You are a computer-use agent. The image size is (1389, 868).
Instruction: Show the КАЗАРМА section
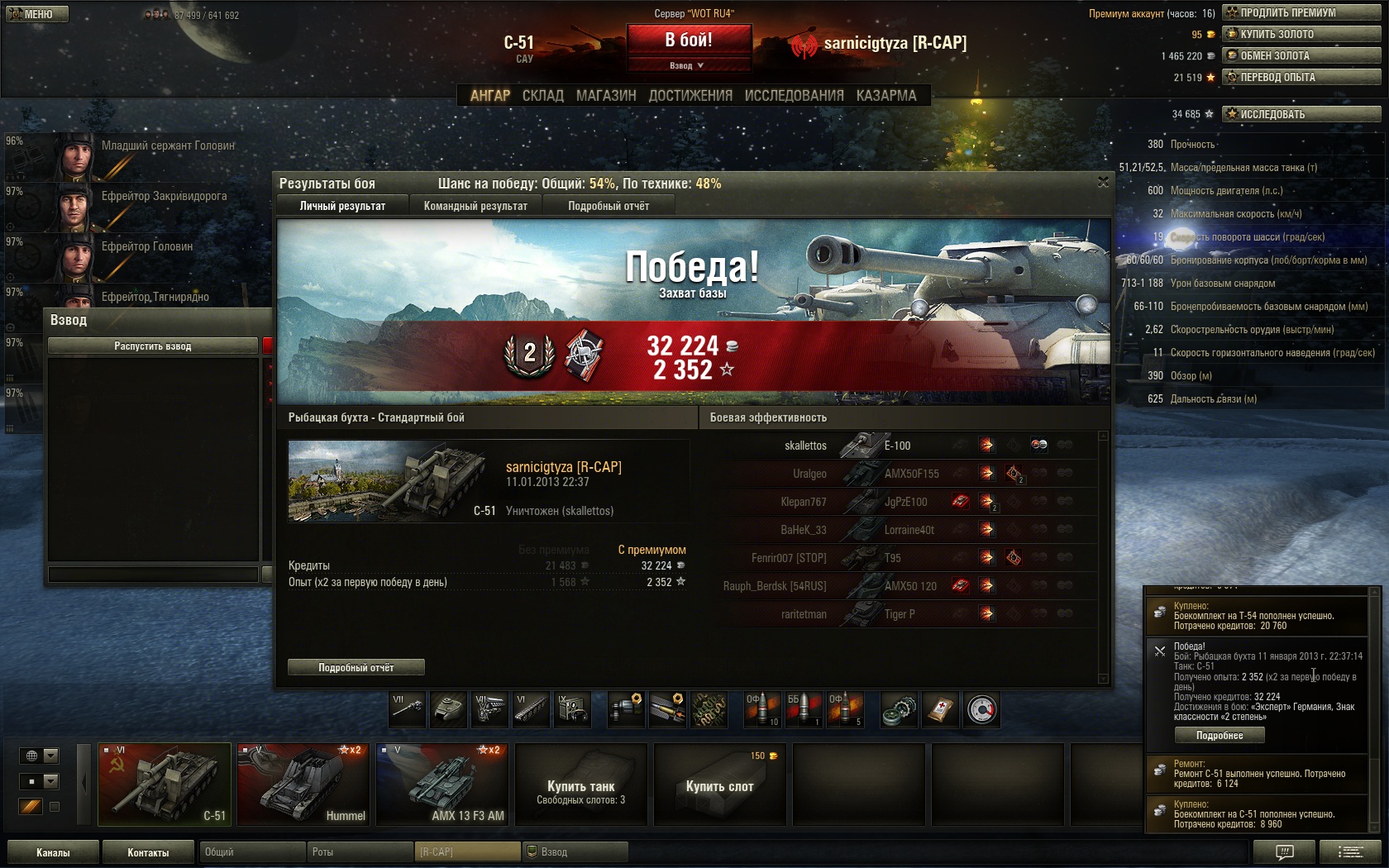(x=886, y=96)
